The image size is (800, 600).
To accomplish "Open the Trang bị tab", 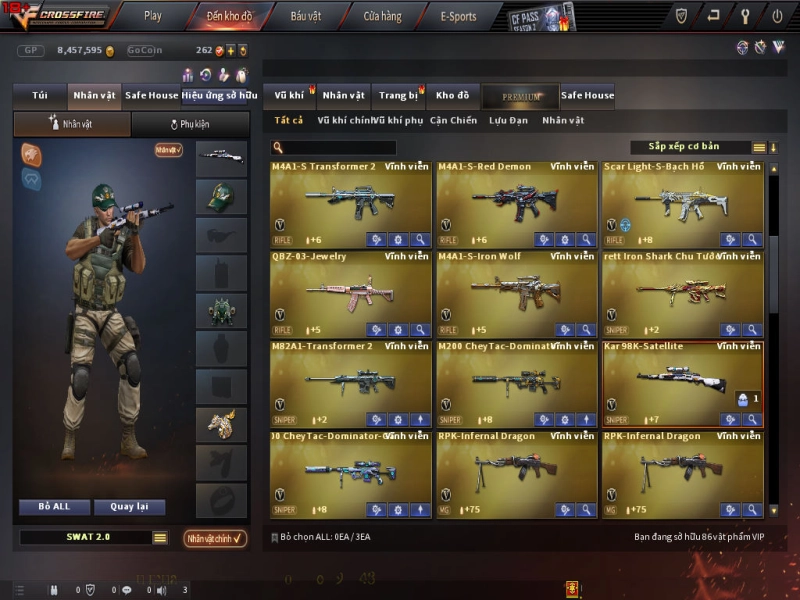I will coord(399,96).
